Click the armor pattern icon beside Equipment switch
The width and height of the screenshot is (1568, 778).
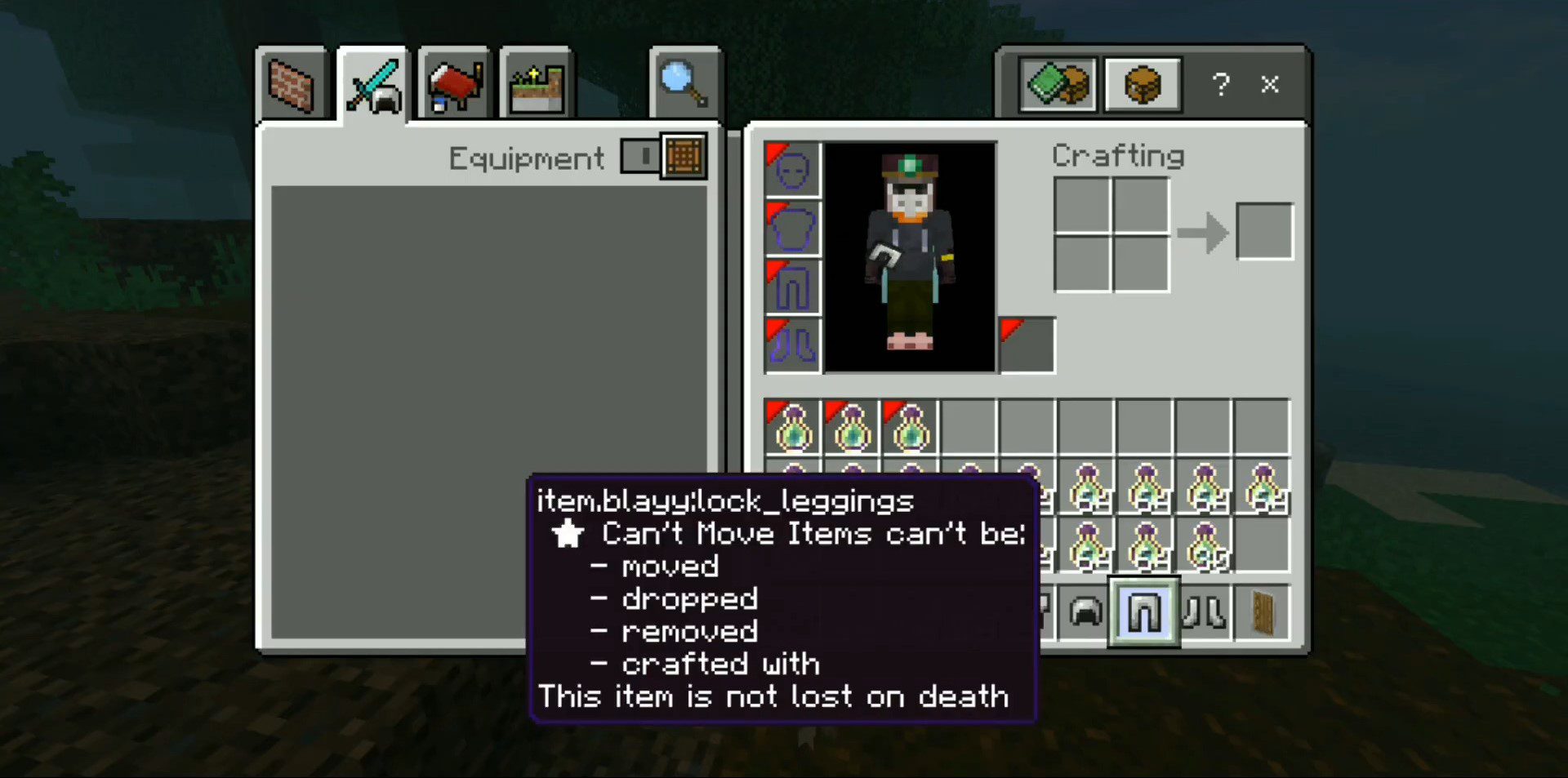point(684,156)
